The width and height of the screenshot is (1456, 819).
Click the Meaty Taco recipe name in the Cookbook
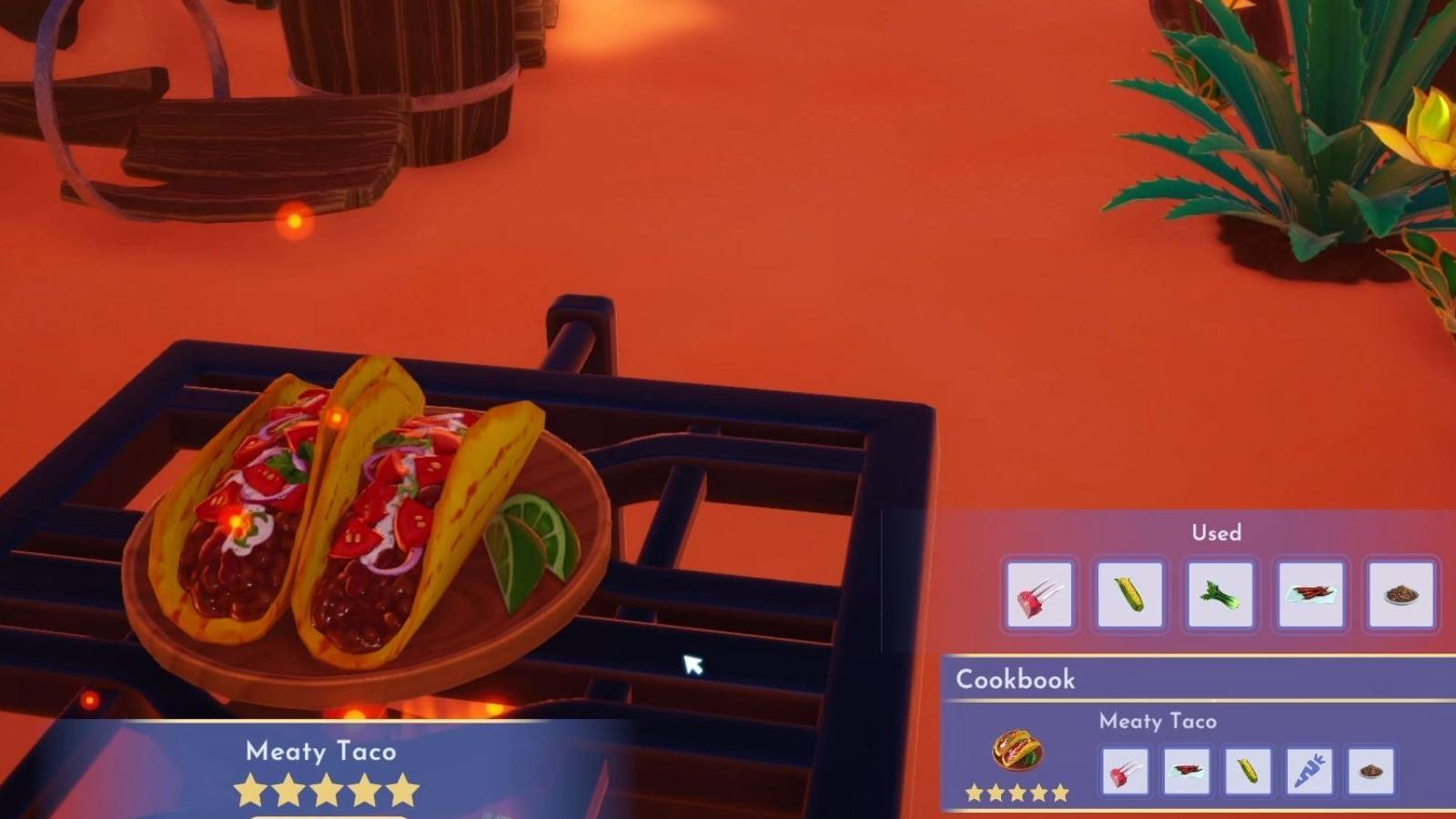(x=1159, y=721)
